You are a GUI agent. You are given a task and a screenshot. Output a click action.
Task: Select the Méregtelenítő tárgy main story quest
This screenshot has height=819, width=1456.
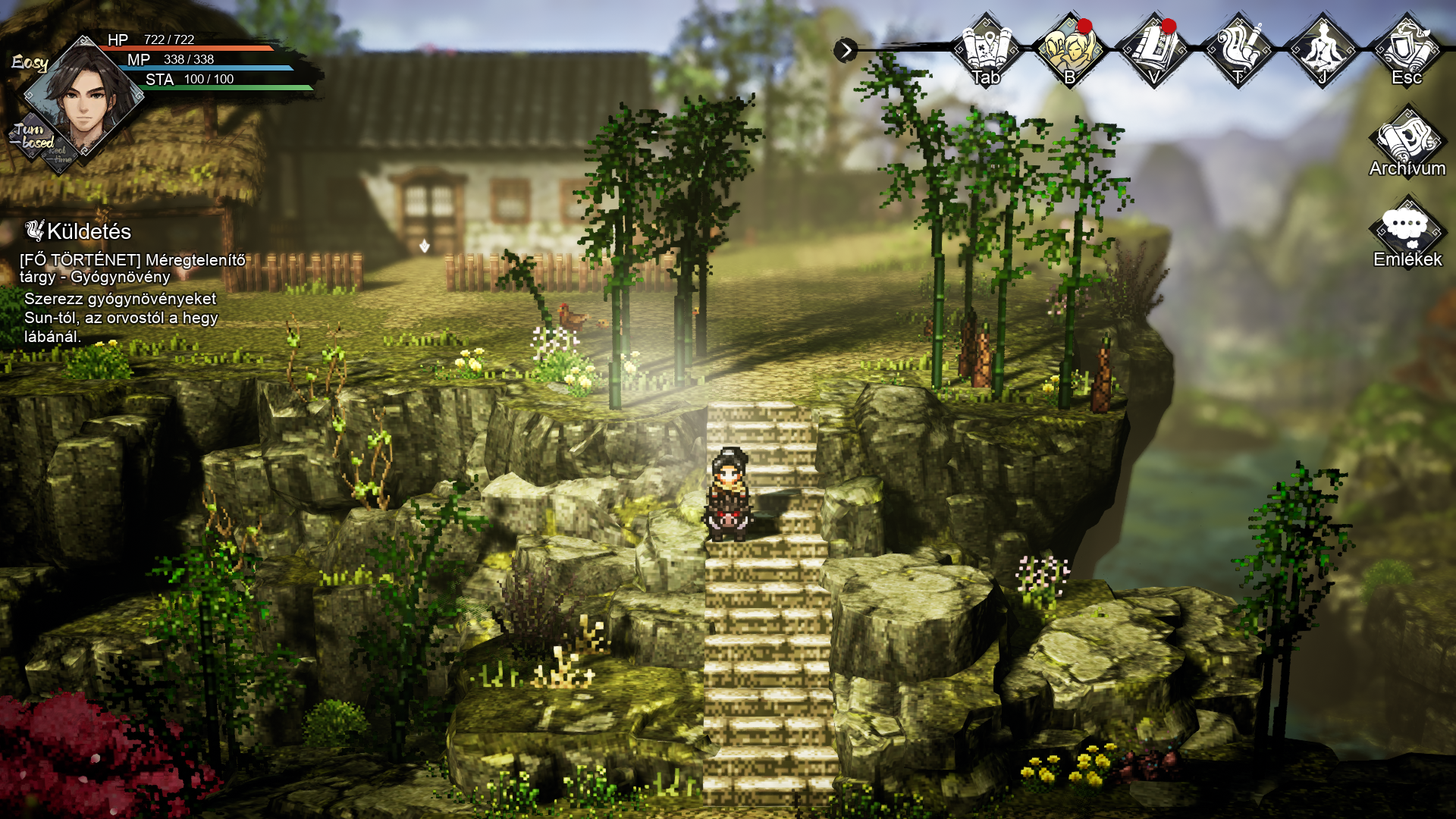coord(133,268)
